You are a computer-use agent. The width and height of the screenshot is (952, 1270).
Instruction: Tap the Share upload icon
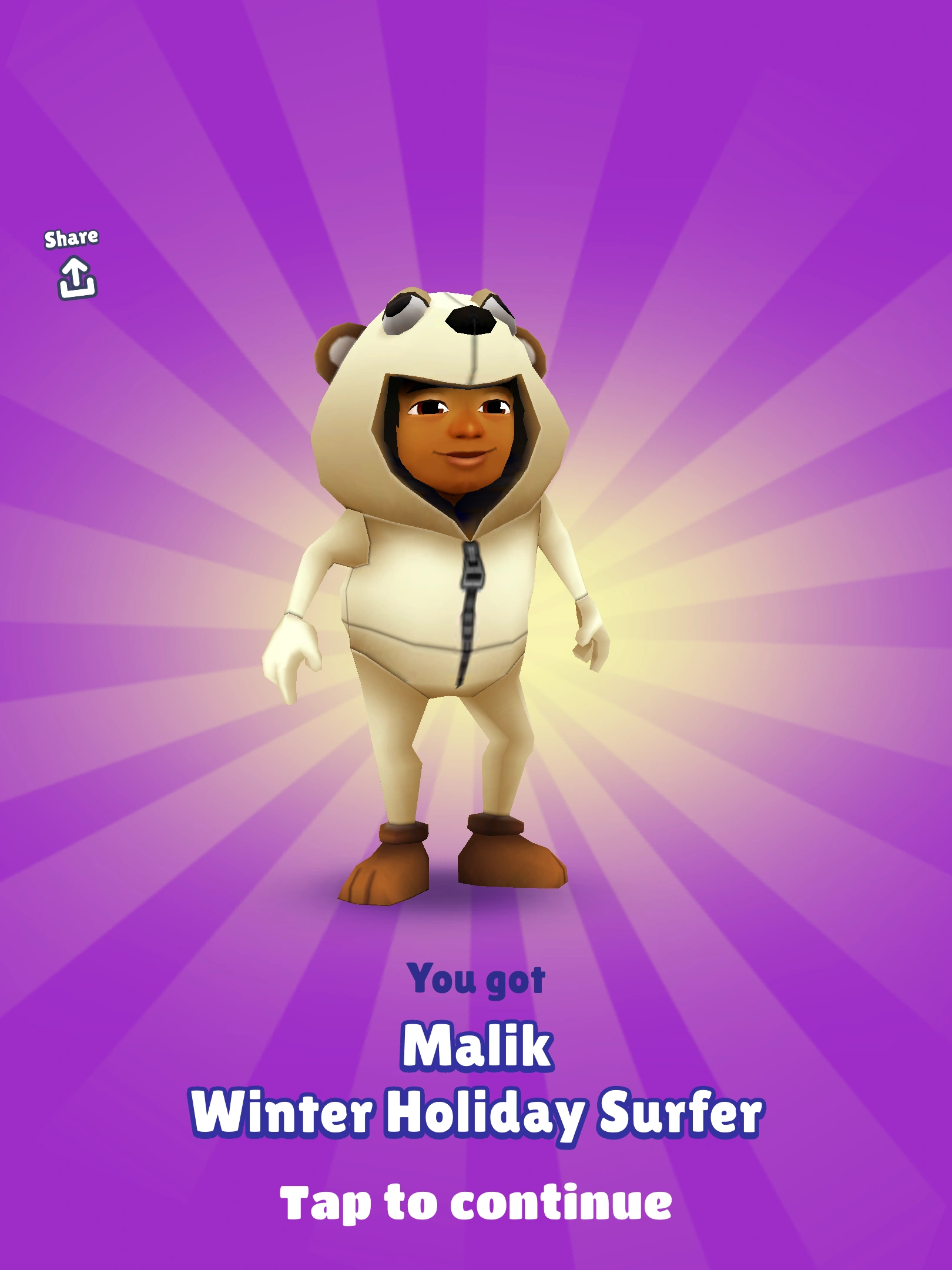[75, 276]
